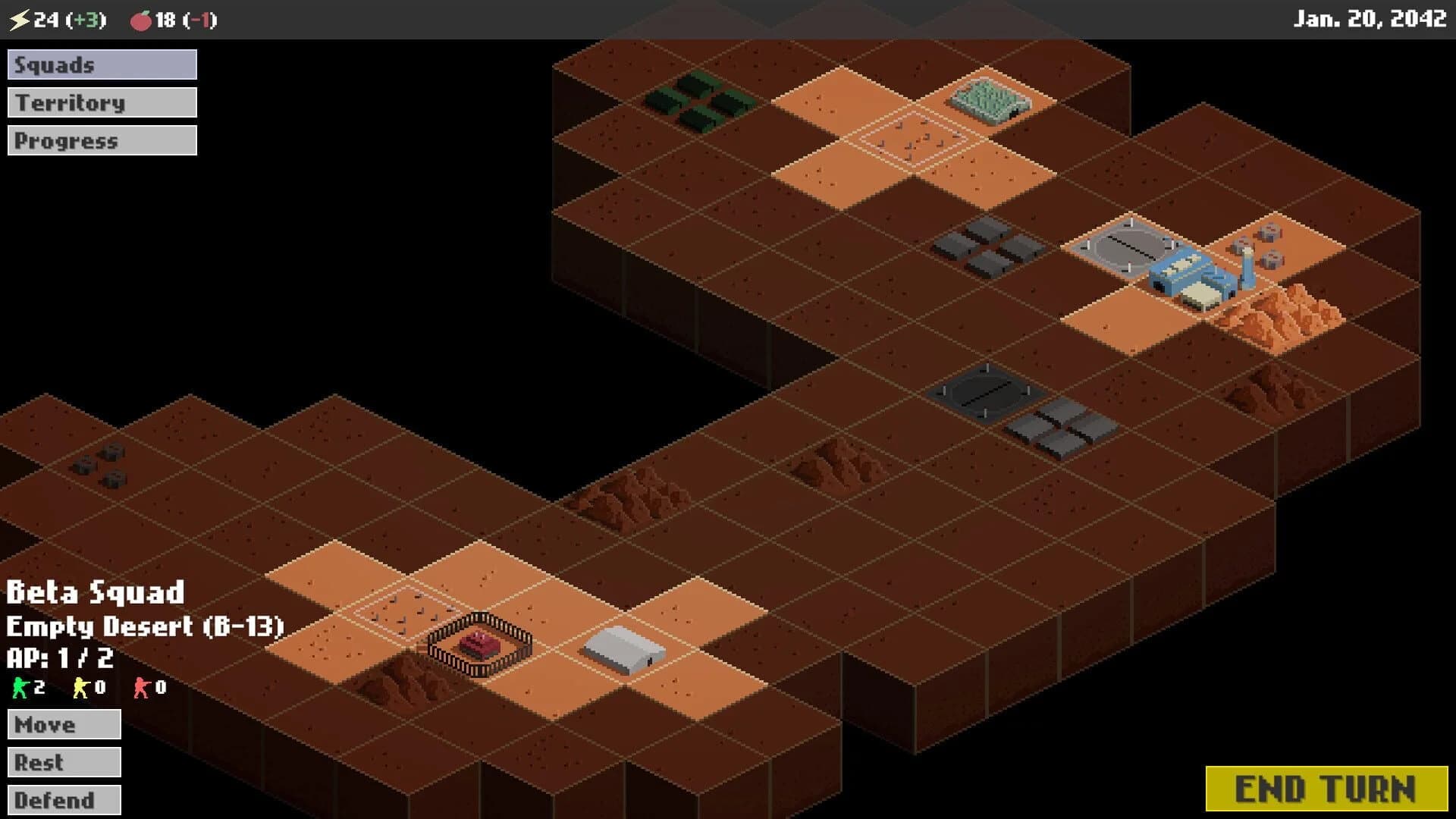Switch to the Territory view
The width and height of the screenshot is (1456, 819).
[x=102, y=102]
